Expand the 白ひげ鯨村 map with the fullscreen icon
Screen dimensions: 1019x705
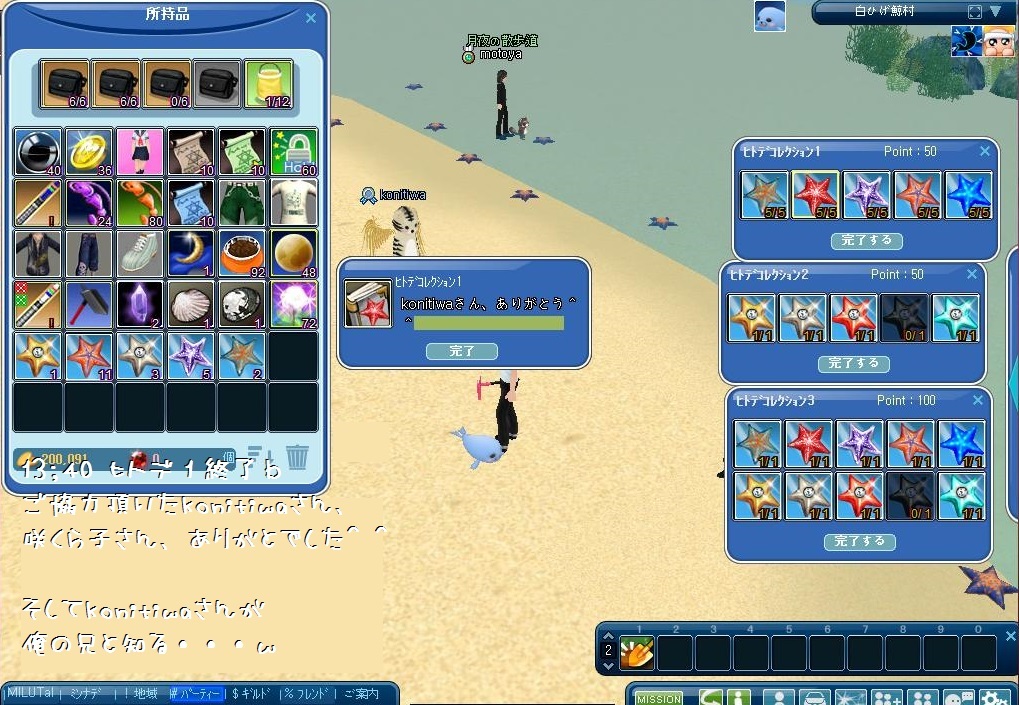pos(975,12)
